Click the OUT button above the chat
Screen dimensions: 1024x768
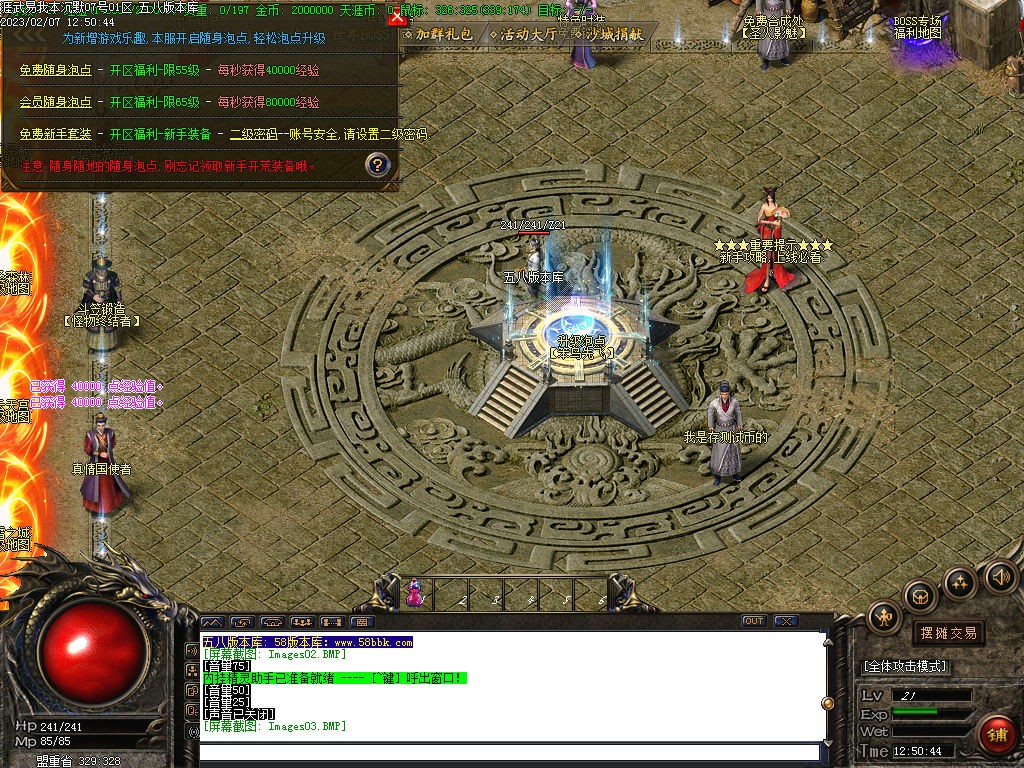pos(753,621)
